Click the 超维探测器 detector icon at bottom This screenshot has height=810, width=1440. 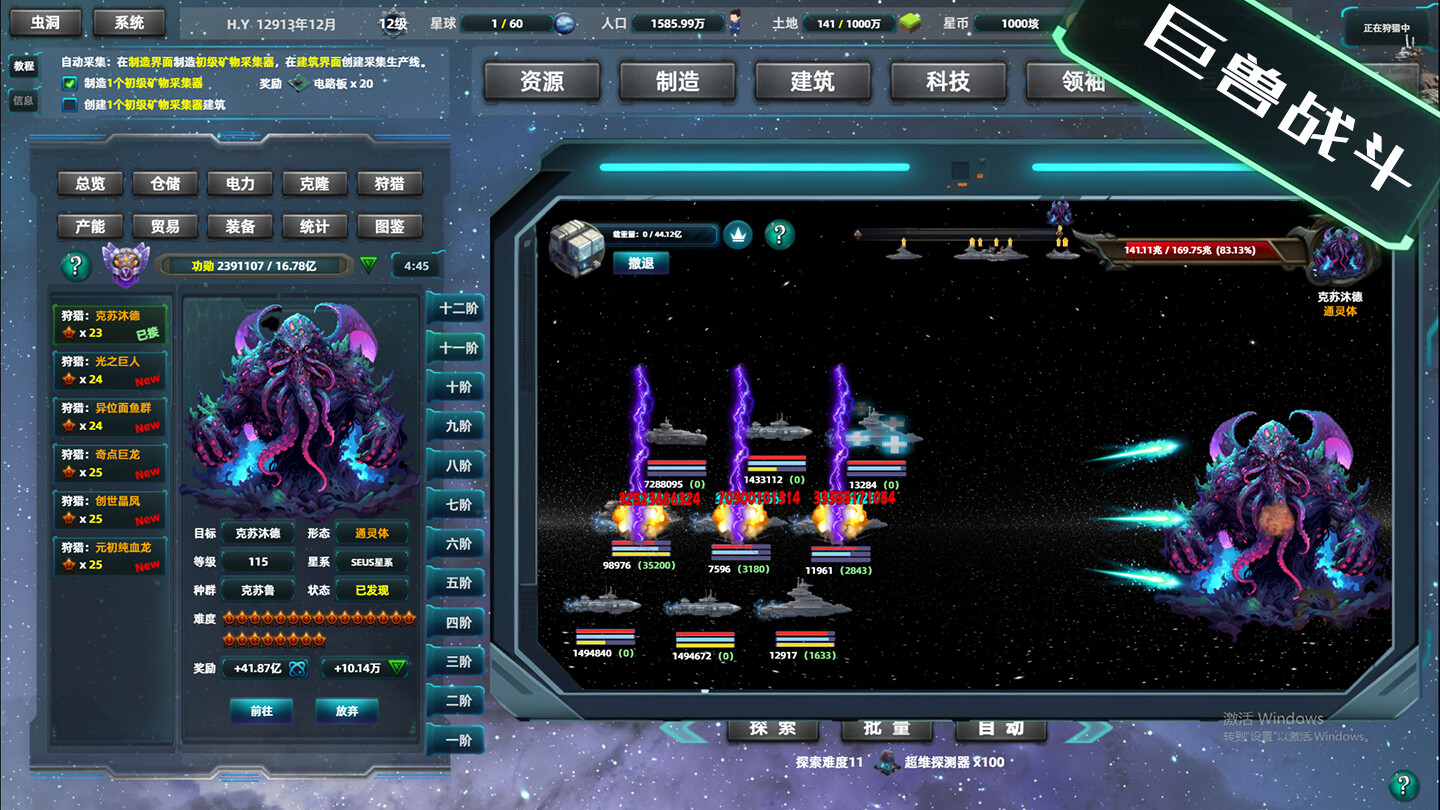[x=888, y=760]
